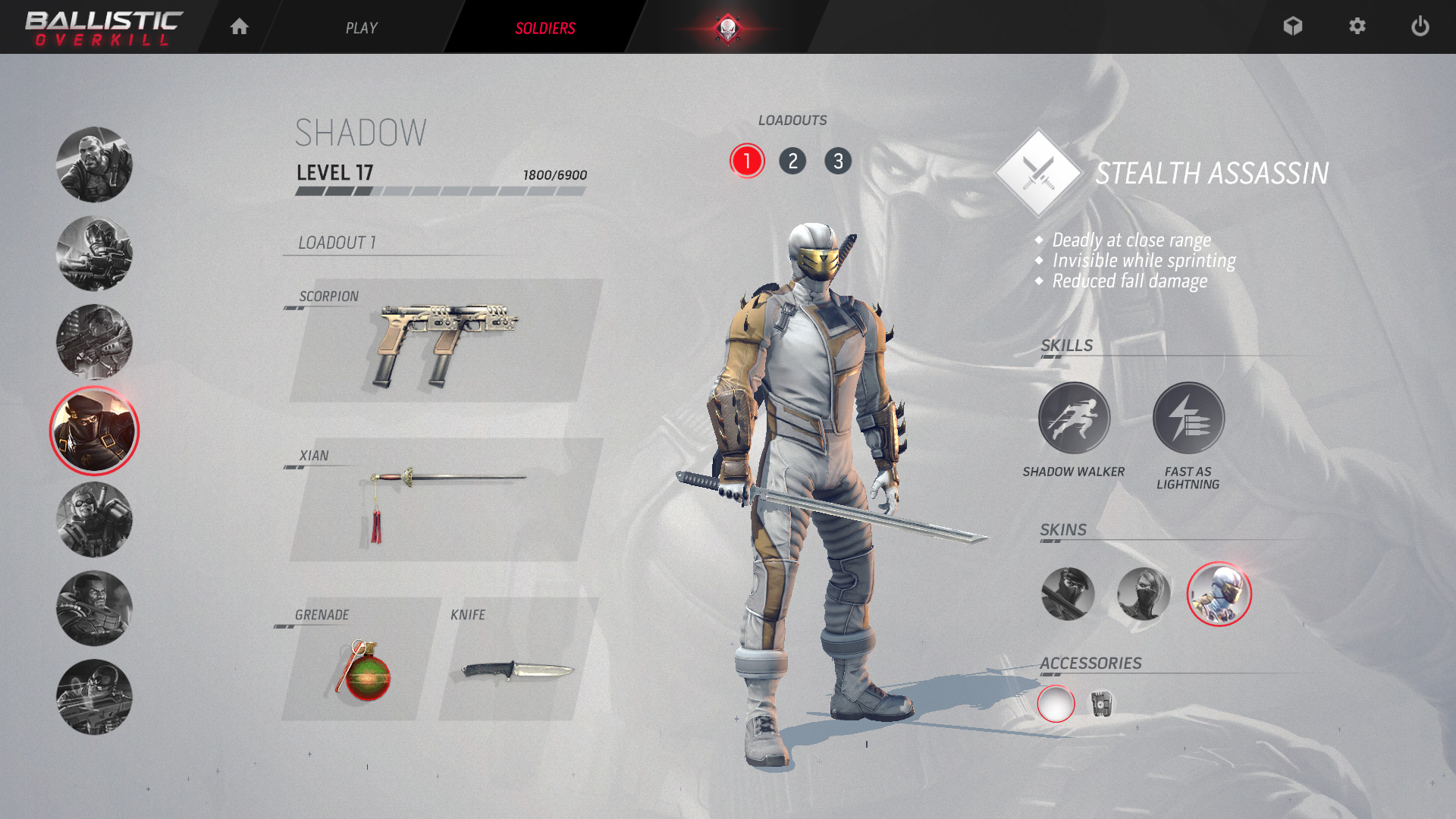Open the cube/DLC icon in the top bar

[x=1293, y=27]
